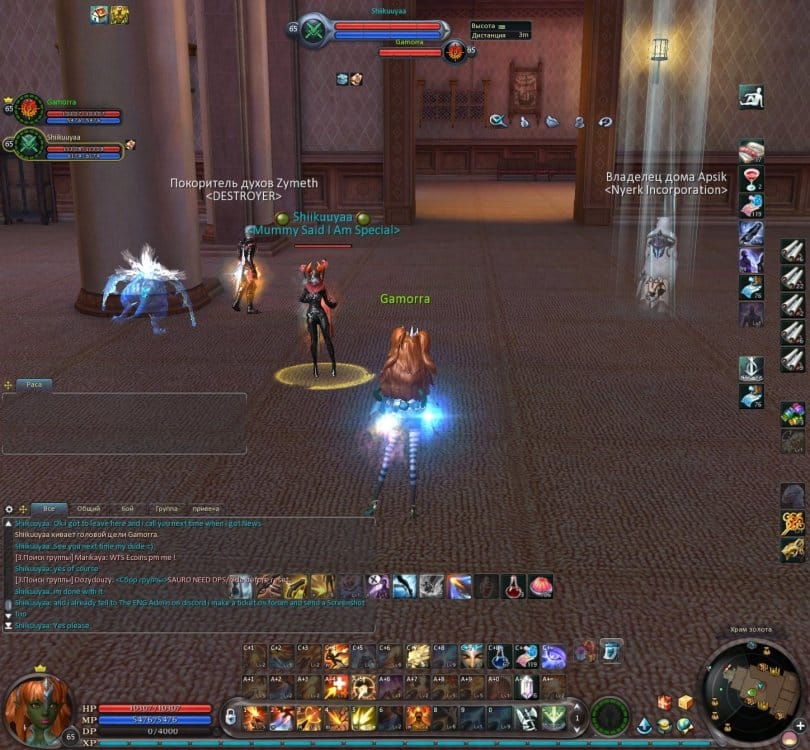Screen dimensions: 810x750
Task: Toggle the hotbar padlock icon
Action: [231, 716]
